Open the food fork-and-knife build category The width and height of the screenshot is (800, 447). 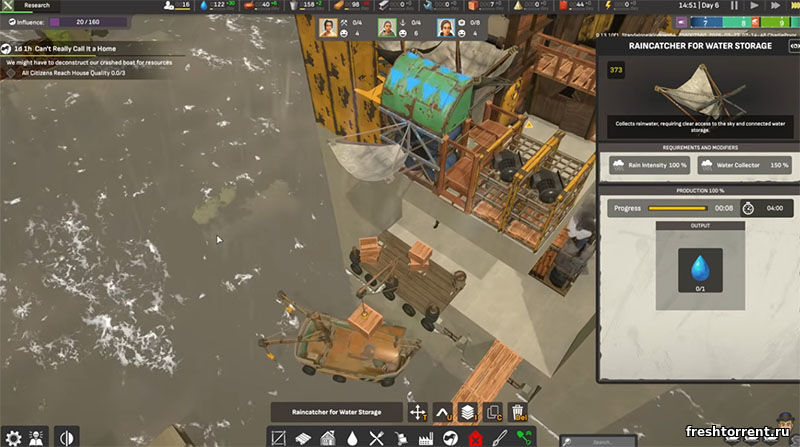(x=377, y=437)
